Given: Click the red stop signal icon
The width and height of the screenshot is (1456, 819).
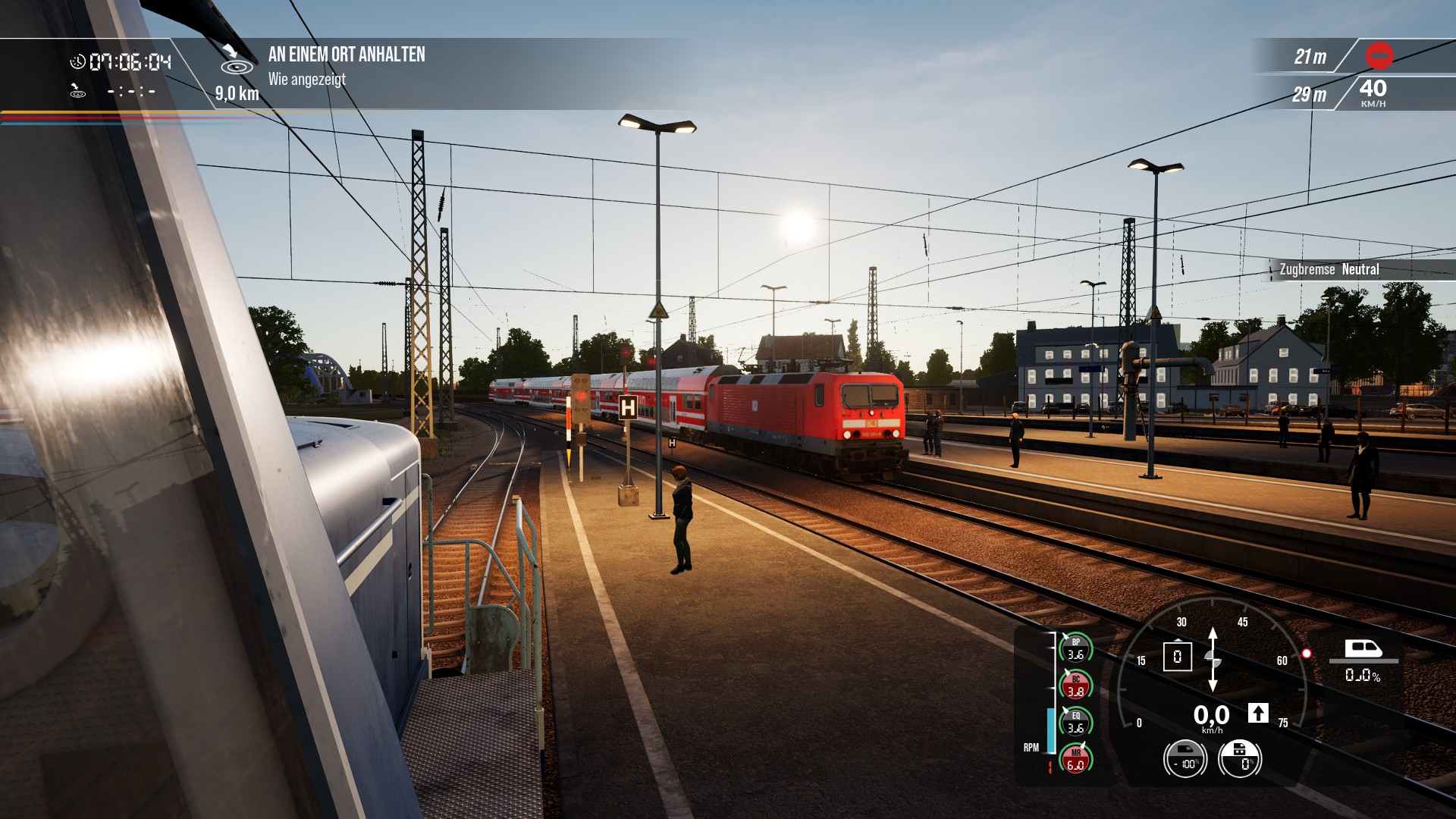Looking at the screenshot, I should tap(1379, 55).
